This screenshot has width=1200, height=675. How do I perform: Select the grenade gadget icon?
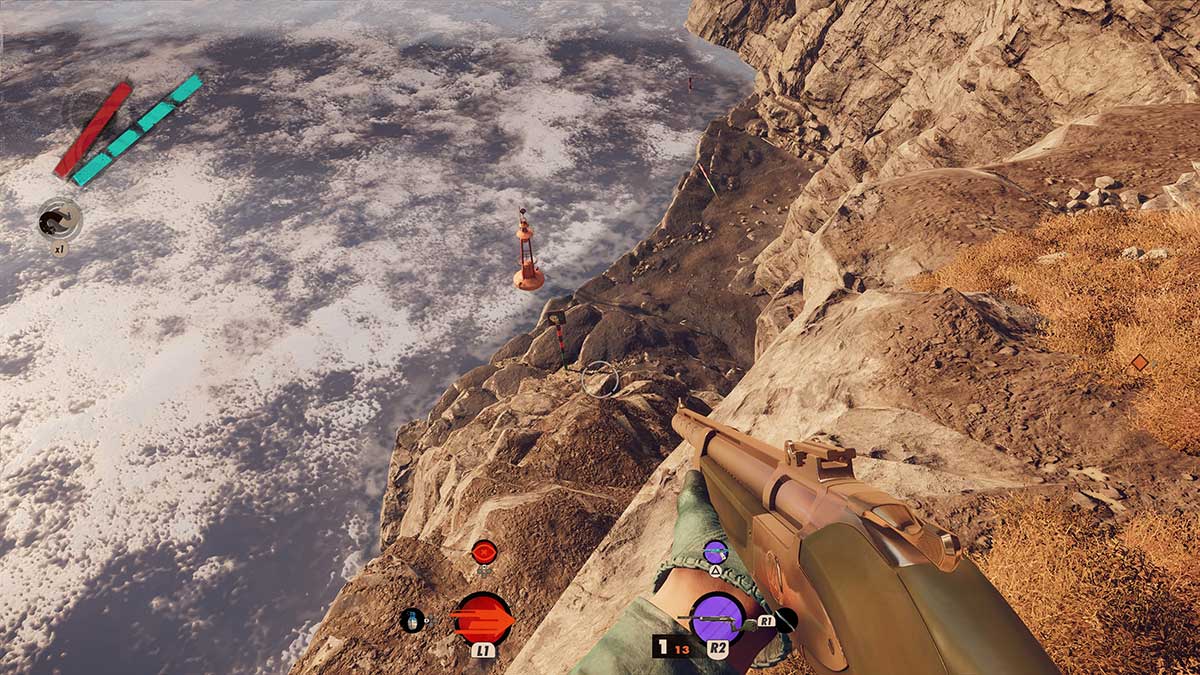click(412, 620)
